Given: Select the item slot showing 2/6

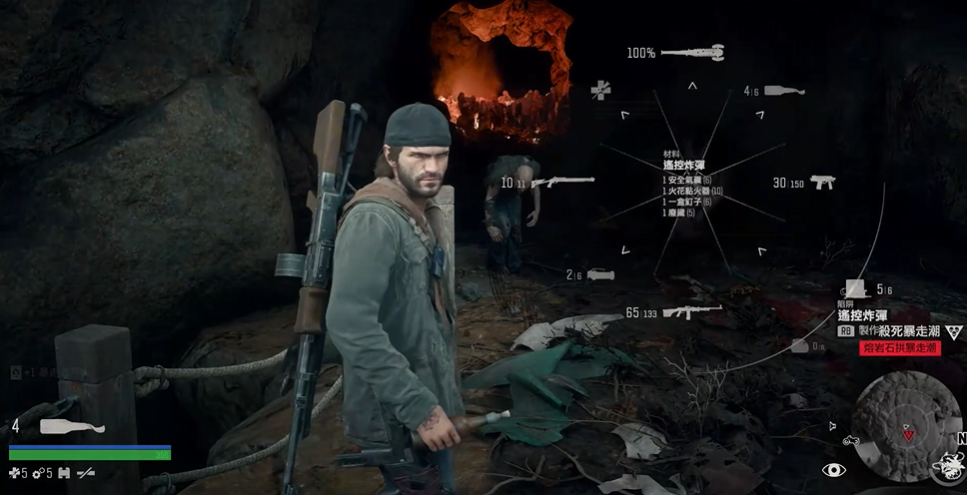Looking at the screenshot, I should [x=600, y=274].
